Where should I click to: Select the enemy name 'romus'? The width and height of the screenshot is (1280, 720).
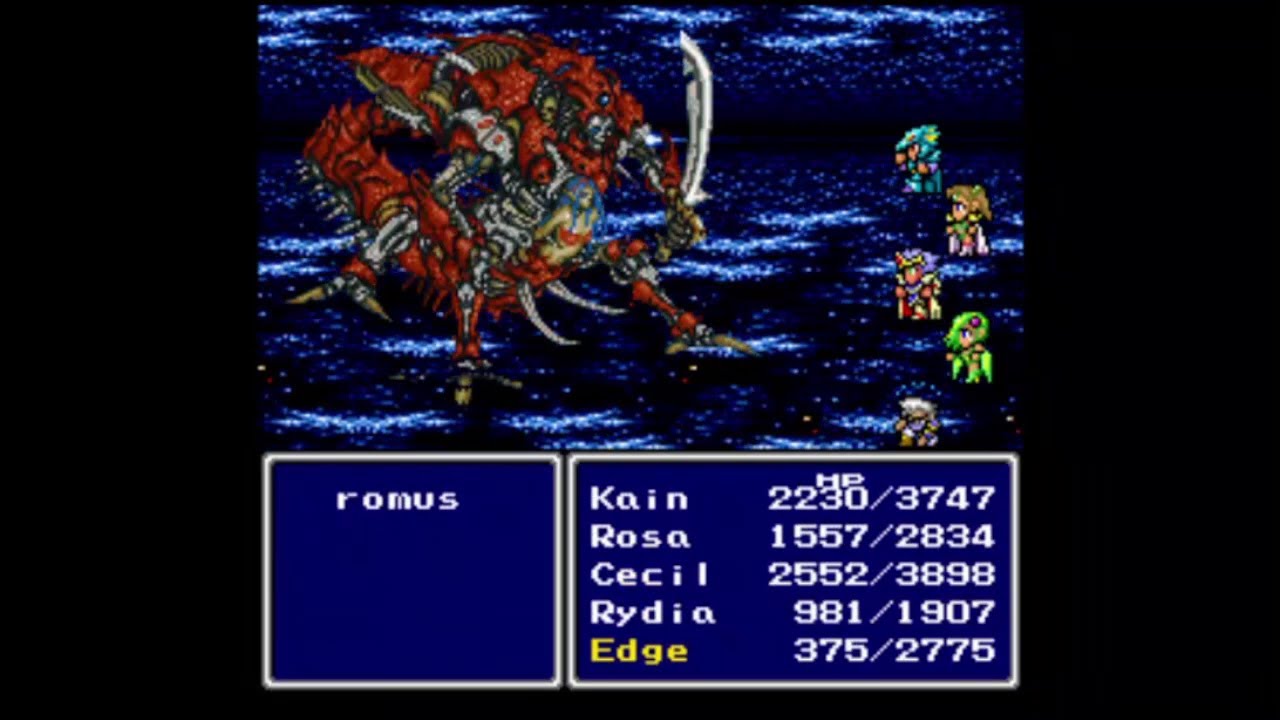coord(398,499)
